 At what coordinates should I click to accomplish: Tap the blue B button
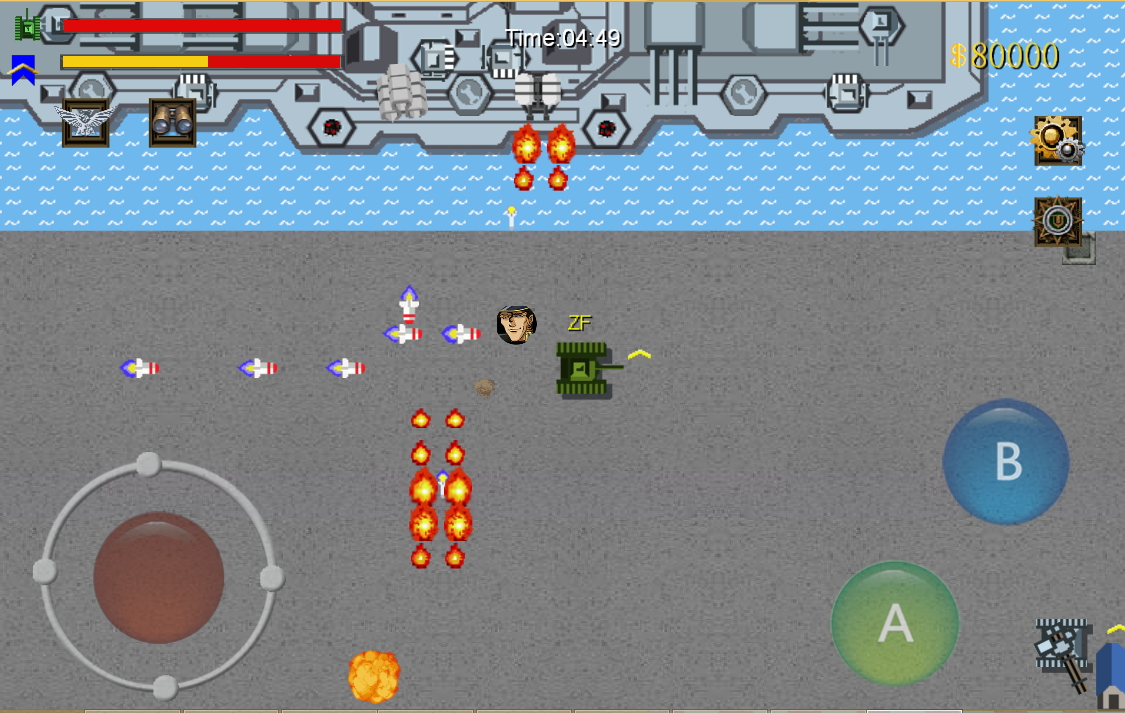point(1005,462)
